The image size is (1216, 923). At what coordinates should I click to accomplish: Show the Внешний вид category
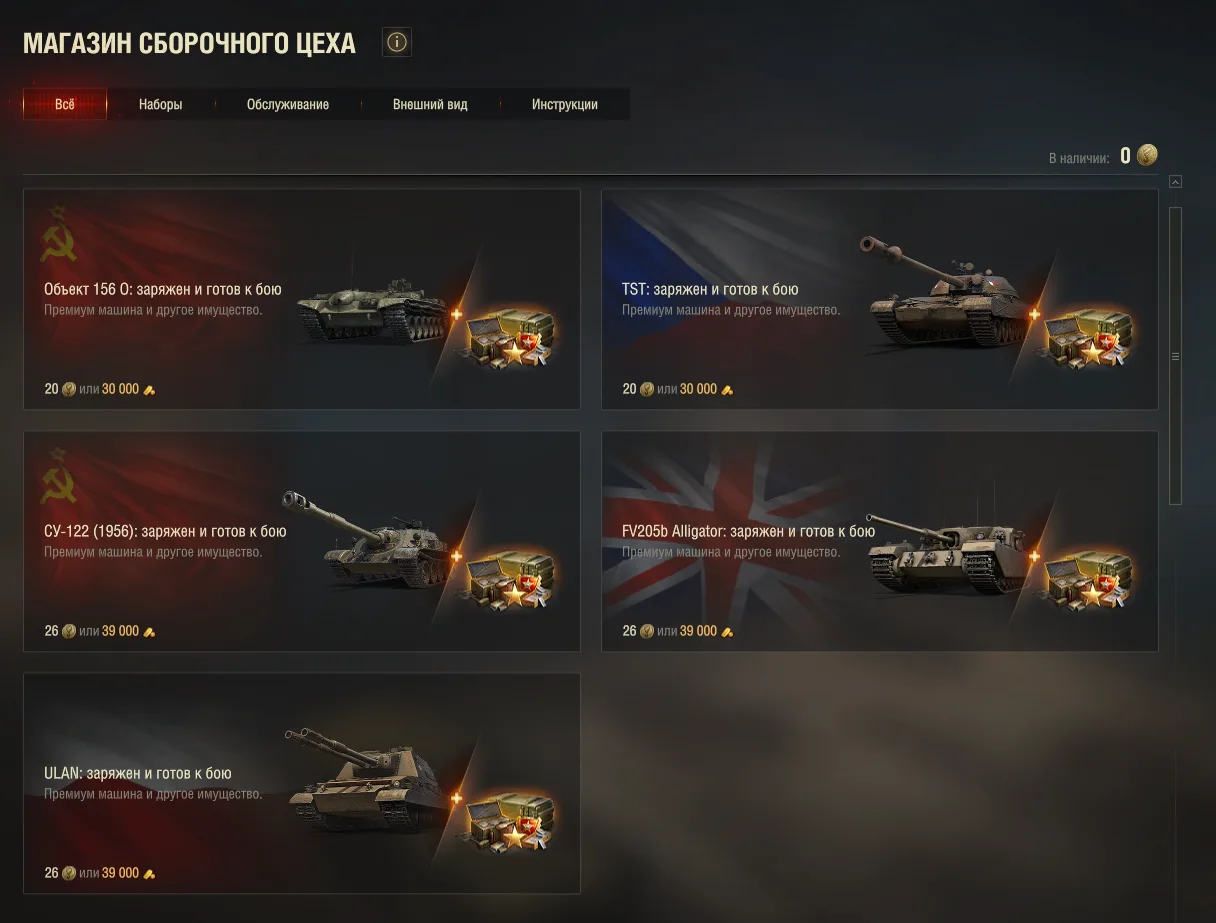click(x=430, y=104)
